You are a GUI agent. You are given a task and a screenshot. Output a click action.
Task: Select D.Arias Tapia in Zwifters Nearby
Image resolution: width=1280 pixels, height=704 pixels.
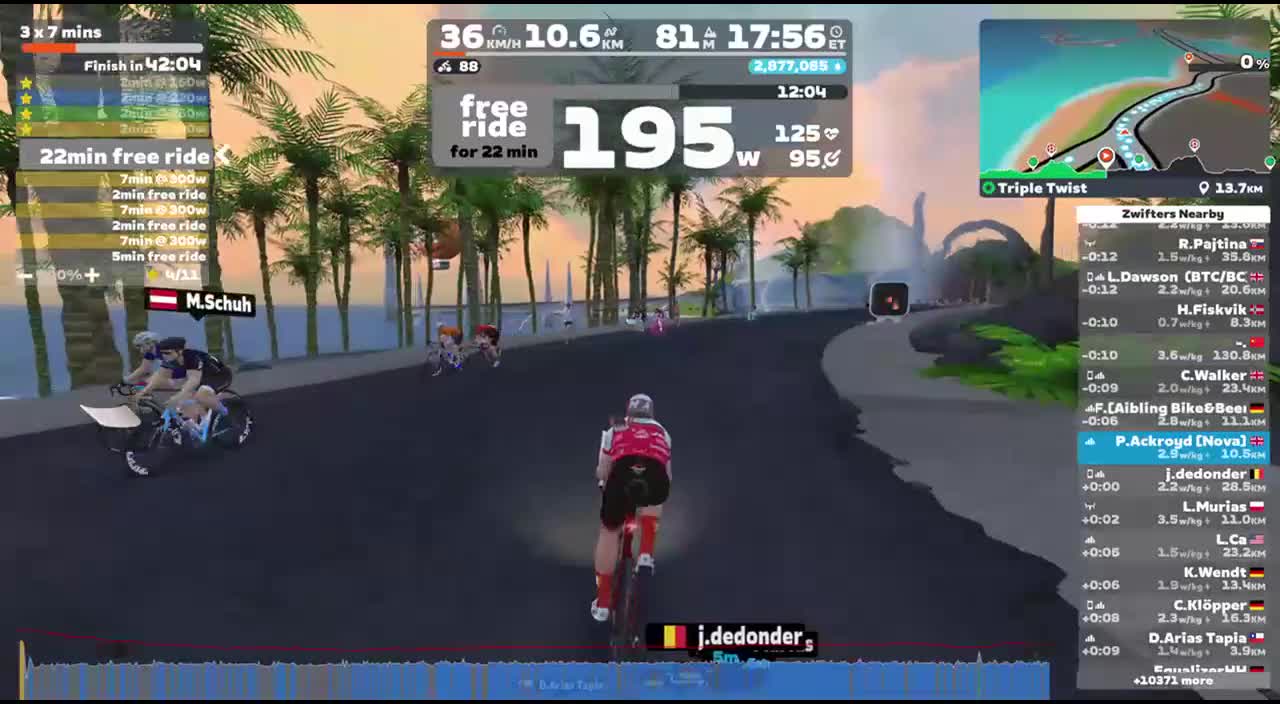[1173, 644]
